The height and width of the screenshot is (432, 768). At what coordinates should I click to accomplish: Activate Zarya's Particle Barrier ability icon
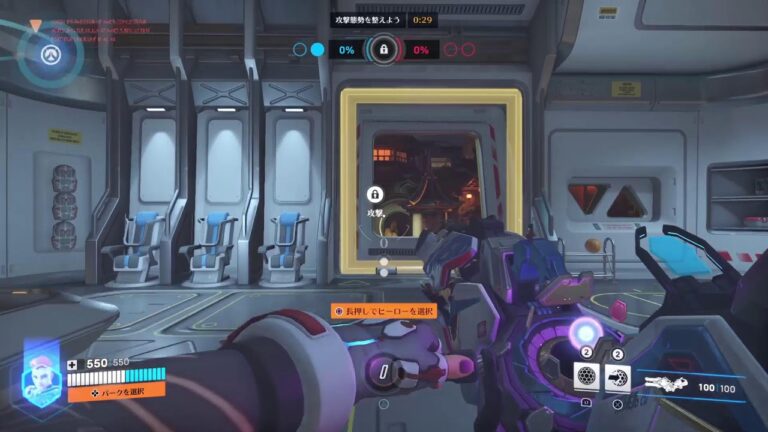pos(588,377)
